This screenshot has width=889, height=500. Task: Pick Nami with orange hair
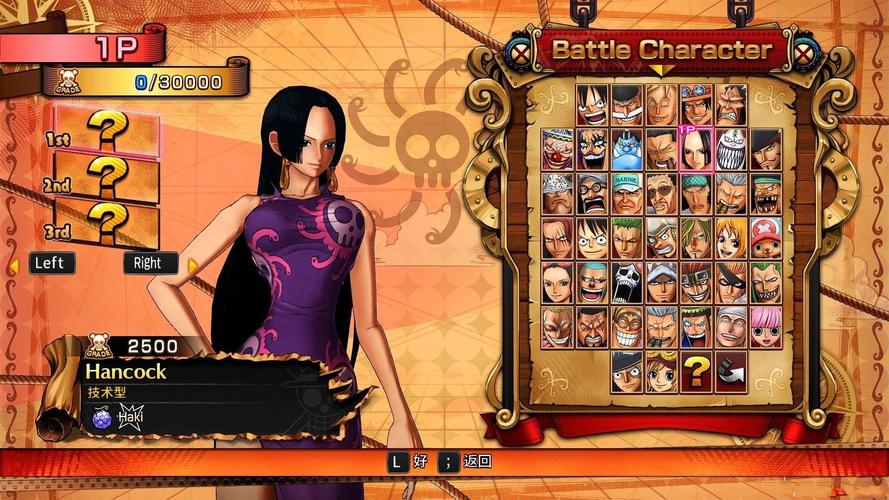(x=731, y=238)
